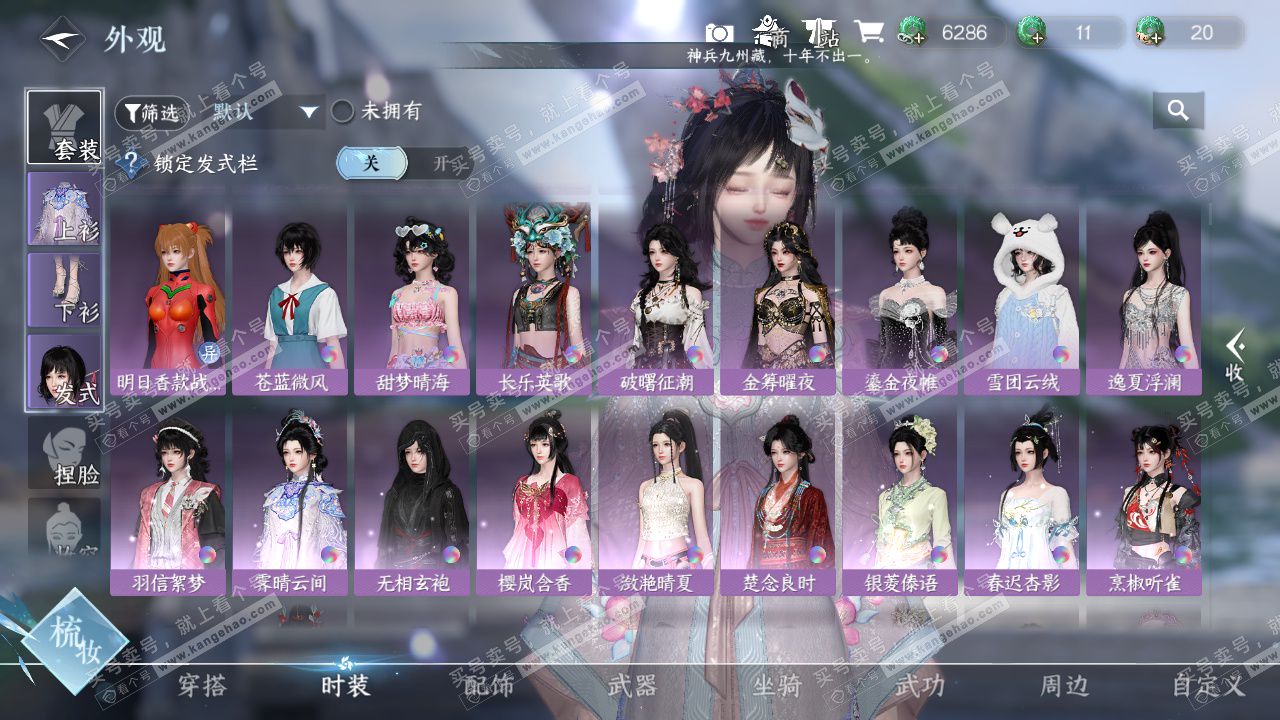Click the camera screenshot icon
The height and width of the screenshot is (720, 1280).
coord(719,32)
